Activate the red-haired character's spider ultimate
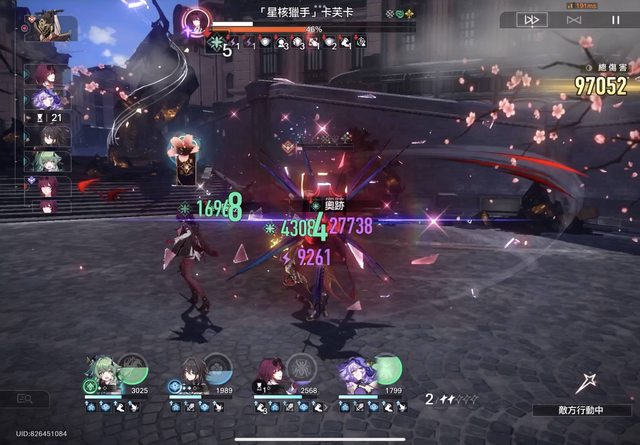640x445 pixels. click(x=300, y=367)
